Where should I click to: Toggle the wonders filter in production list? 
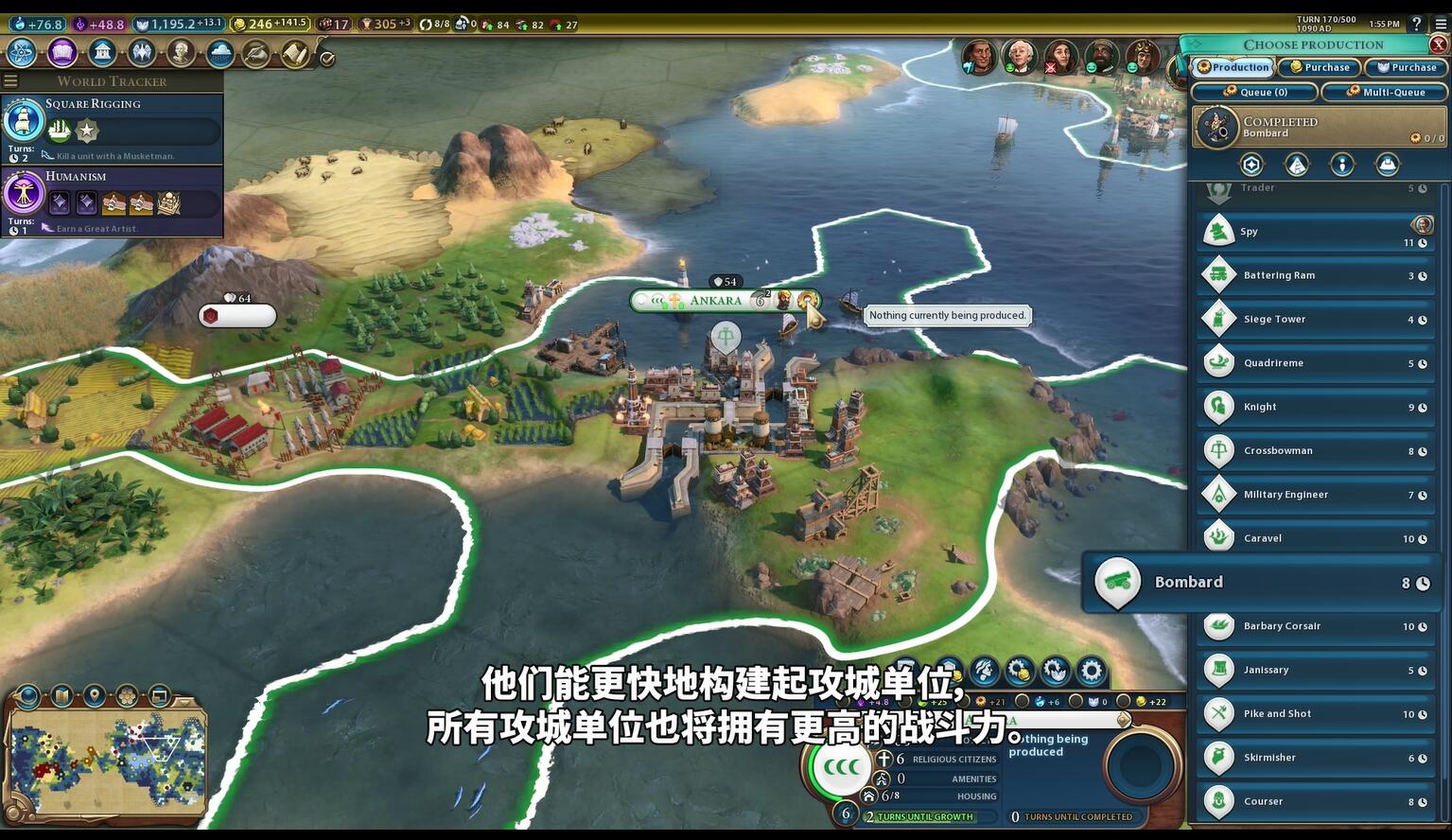pos(1296,164)
